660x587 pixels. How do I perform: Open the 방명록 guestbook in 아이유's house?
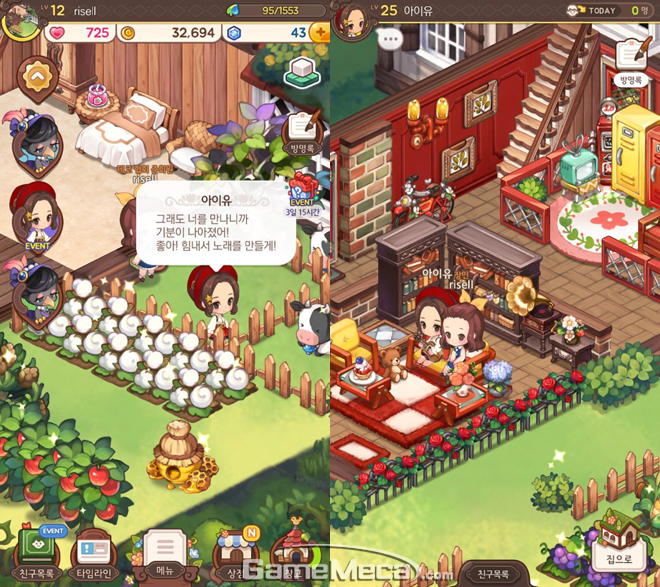[x=630, y=62]
